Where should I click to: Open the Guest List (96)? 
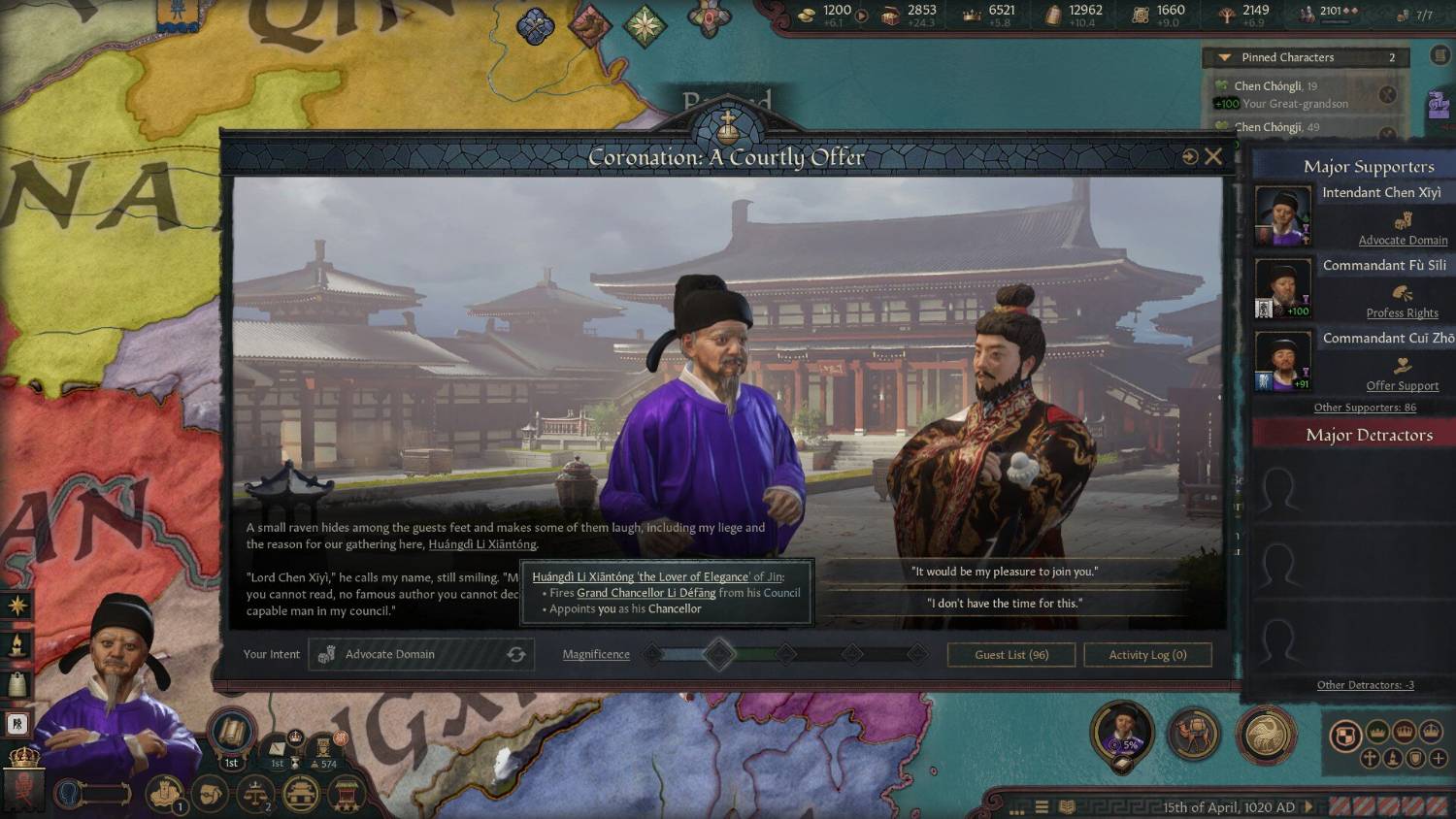(x=1011, y=655)
